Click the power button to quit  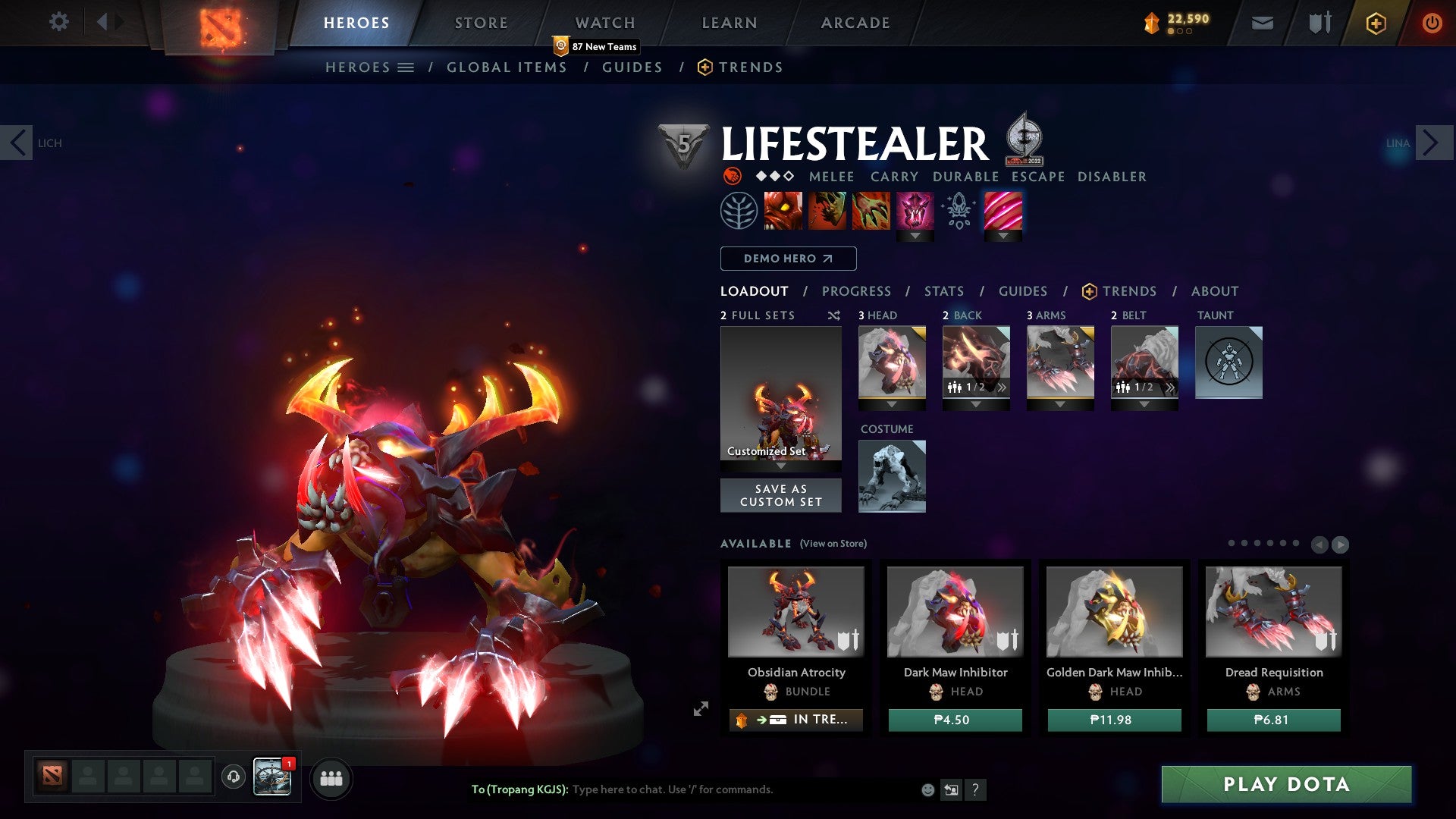pos(1432,23)
